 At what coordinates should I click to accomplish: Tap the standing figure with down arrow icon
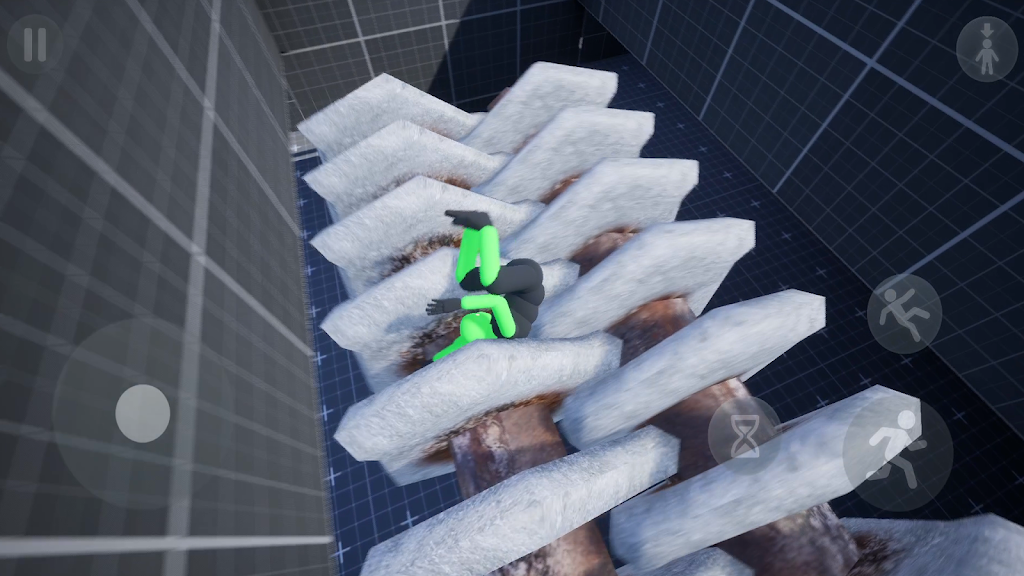pos(986,48)
